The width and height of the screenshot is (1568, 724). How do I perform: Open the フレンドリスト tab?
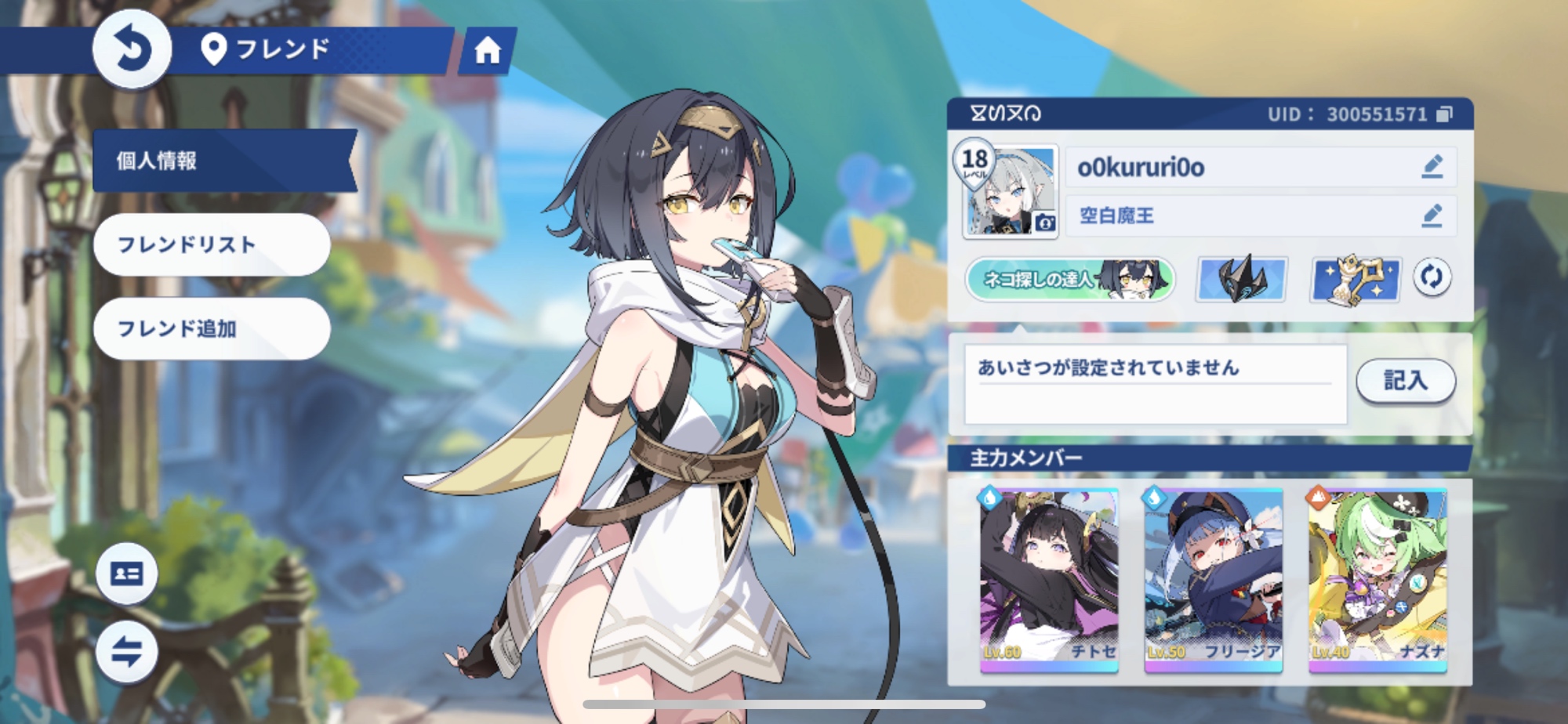coord(211,244)
